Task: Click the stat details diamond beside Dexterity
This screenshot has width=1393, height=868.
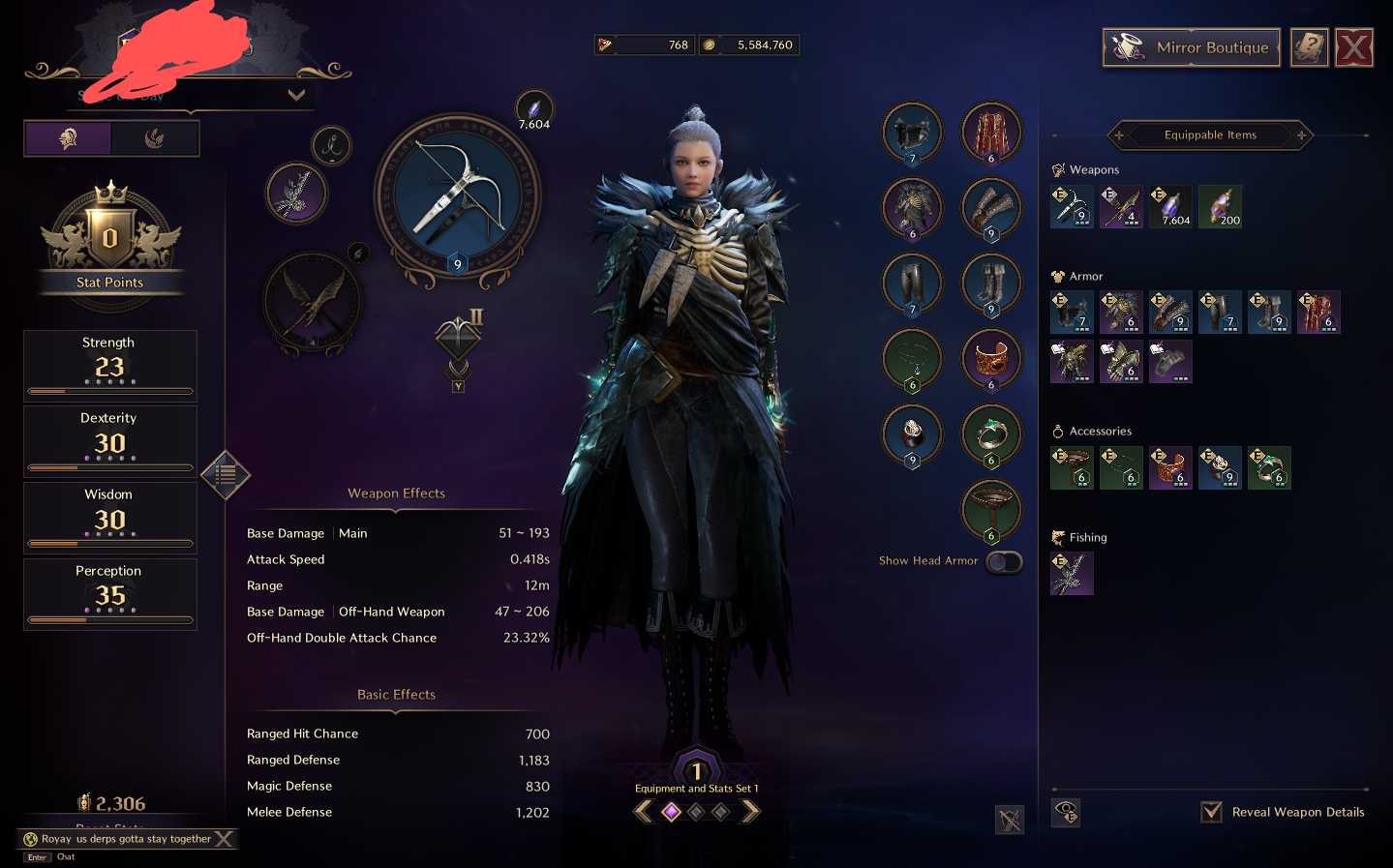Action: pos(226,476)
